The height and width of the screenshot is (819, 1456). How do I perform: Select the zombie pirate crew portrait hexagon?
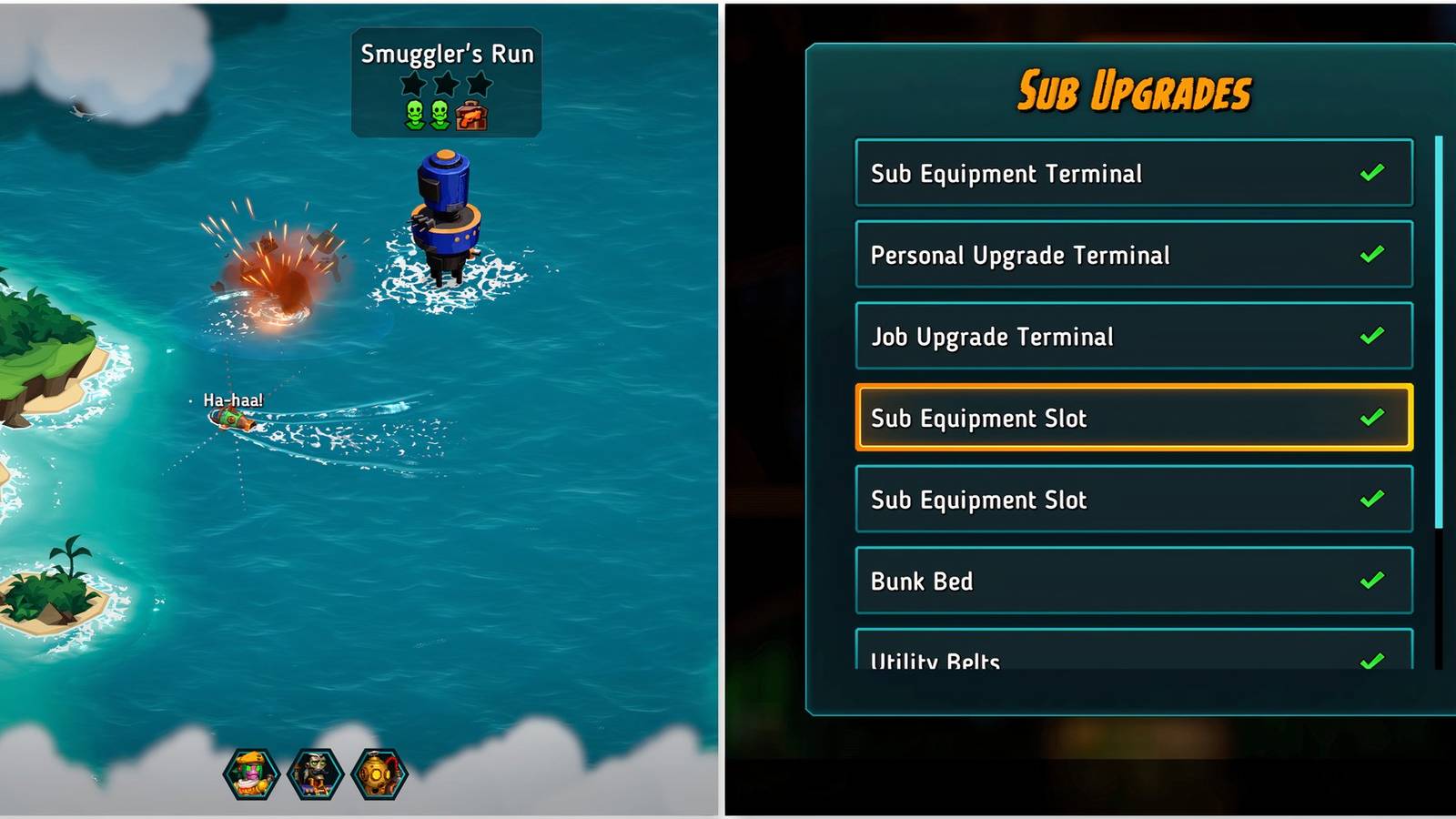tap(314, 773)
